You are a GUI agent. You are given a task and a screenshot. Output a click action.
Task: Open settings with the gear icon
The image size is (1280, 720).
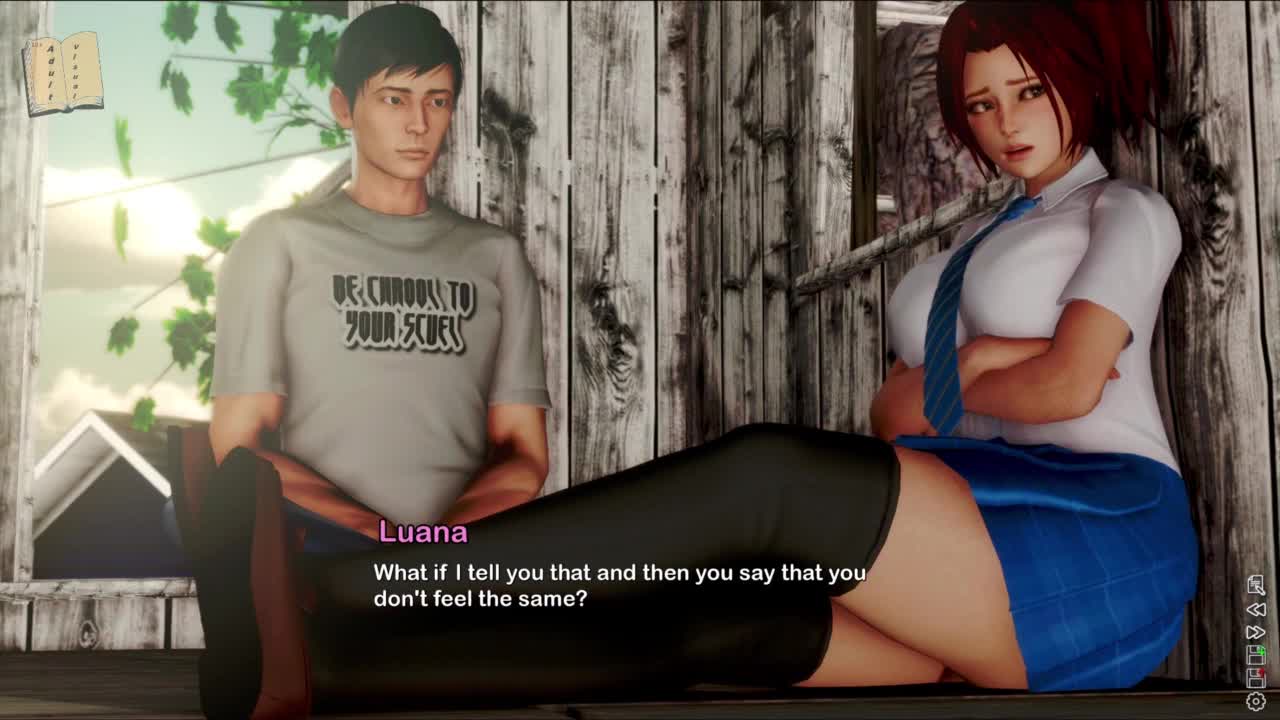click(1256, 702)
